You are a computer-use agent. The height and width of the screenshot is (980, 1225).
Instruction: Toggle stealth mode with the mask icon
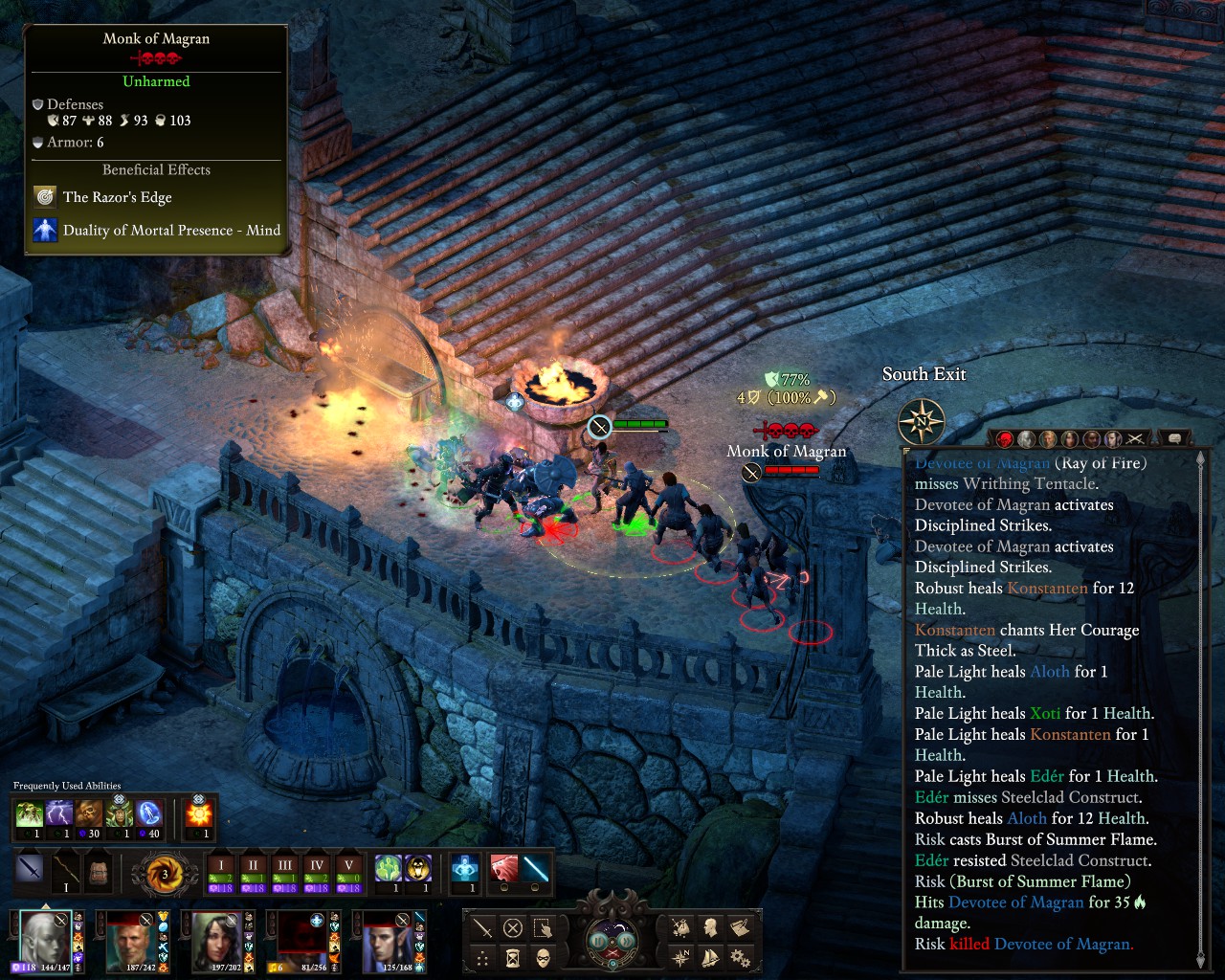(x=543, y=957)
